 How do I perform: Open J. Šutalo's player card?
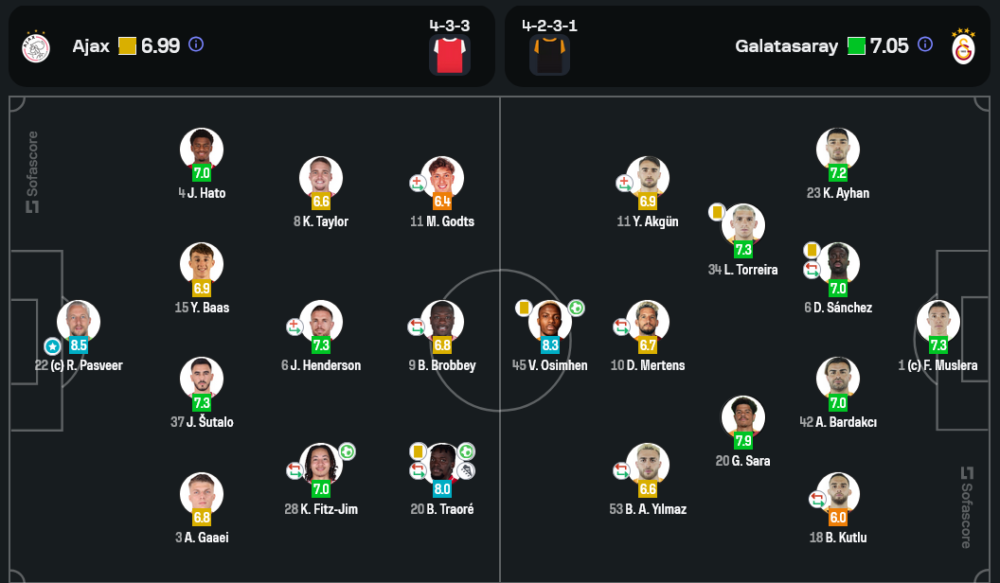coord(201,379)
